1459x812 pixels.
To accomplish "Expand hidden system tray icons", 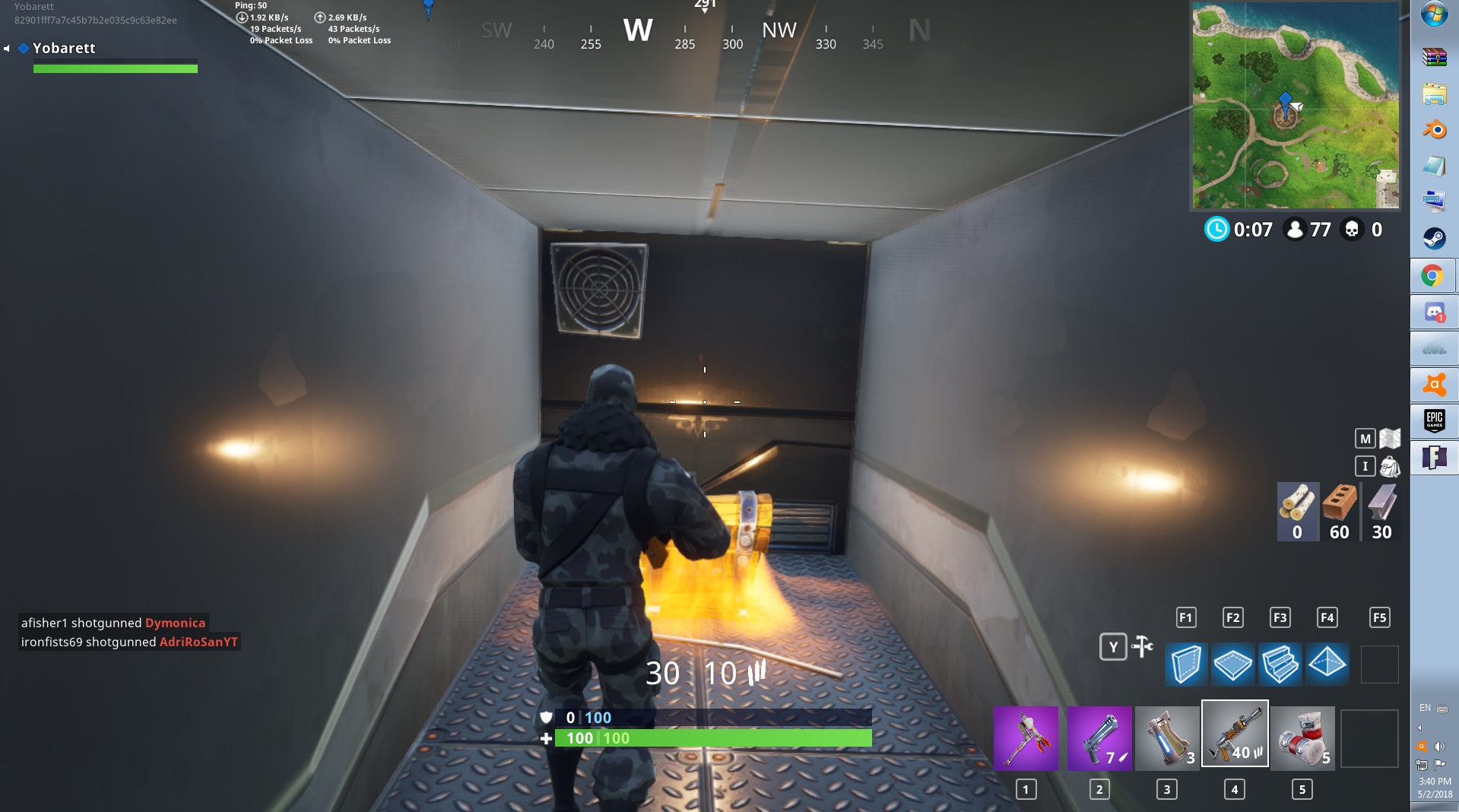I will [1419, 728].
